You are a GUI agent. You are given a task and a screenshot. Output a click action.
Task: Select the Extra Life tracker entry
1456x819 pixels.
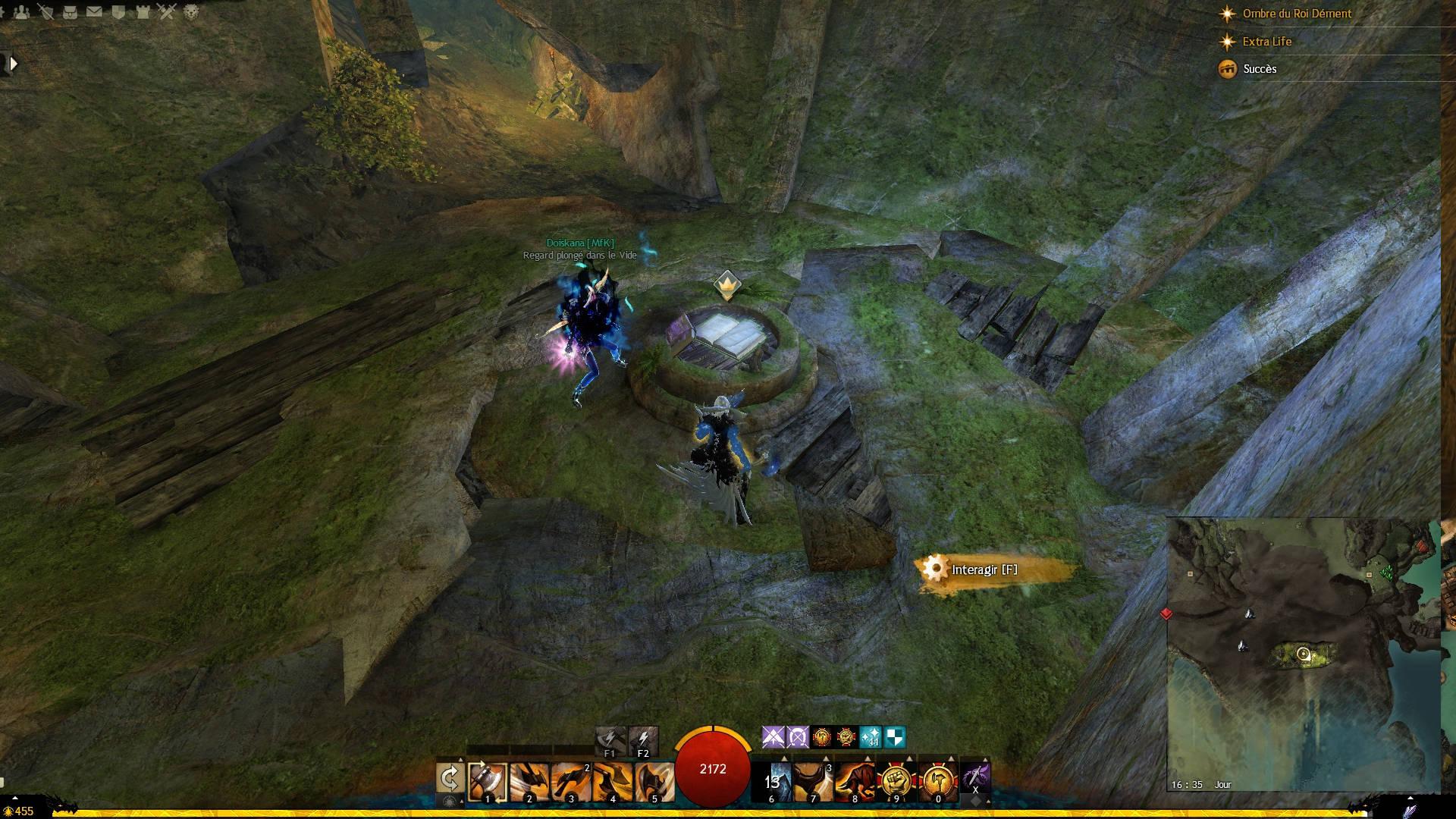pos(1266,42)
